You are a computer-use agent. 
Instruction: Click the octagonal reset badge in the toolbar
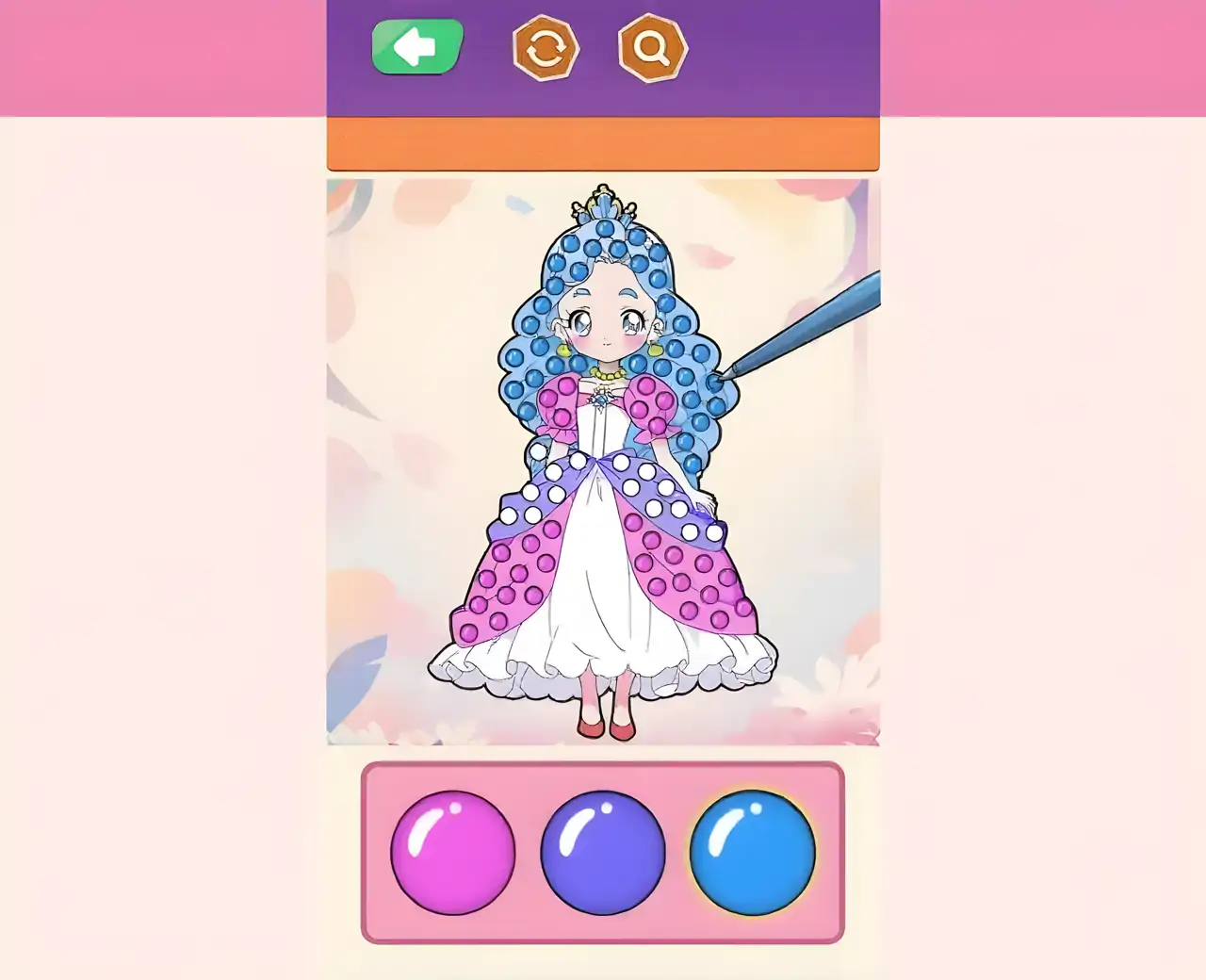point(546,49)
